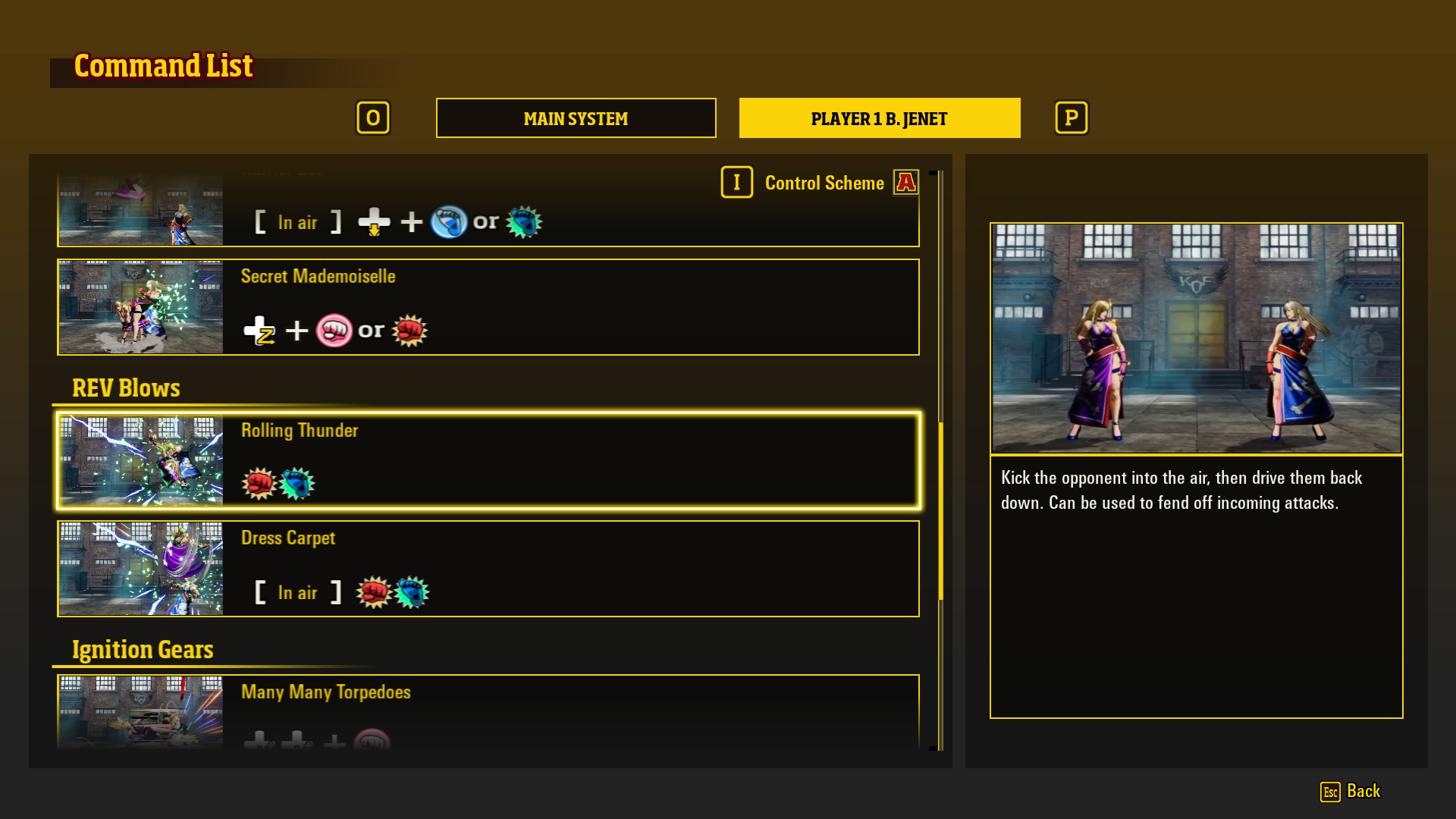Open the PLAYER 1 B. JENET tab
This screenshot has height=819, width=1456.
pyautogui.click(x=879, y=118)
